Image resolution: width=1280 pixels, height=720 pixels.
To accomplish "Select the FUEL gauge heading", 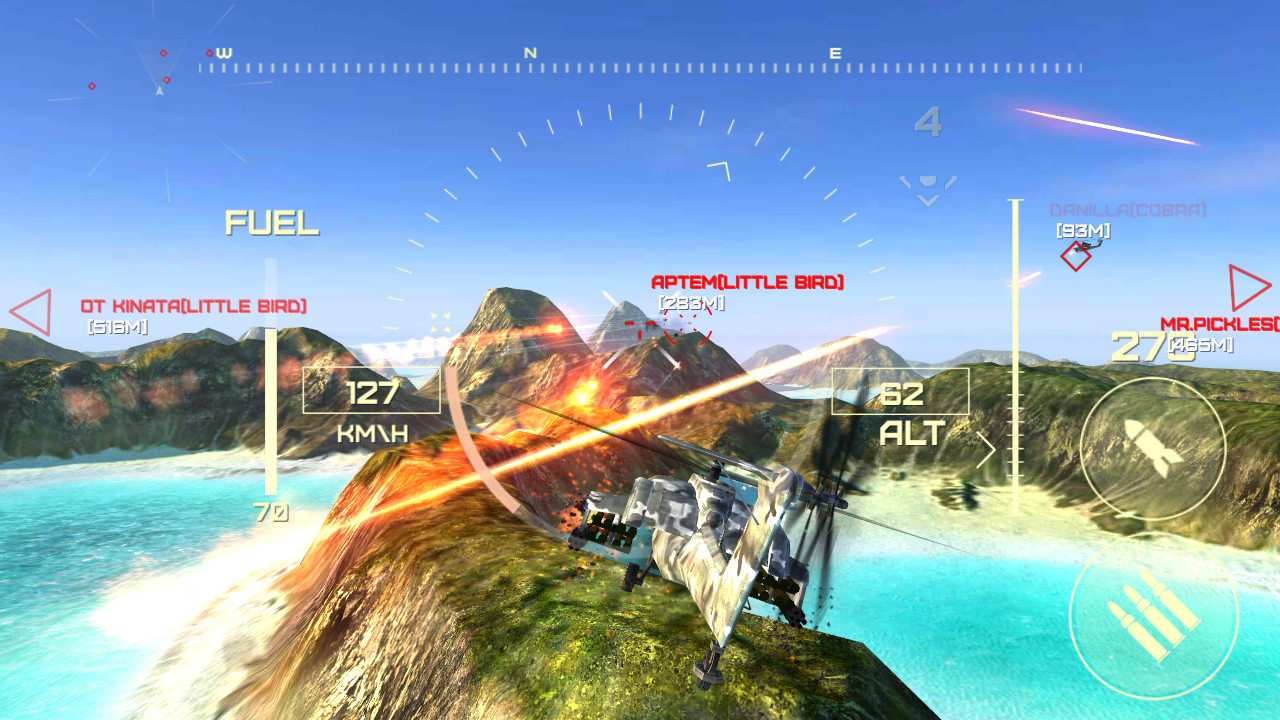I will (273, 224).
